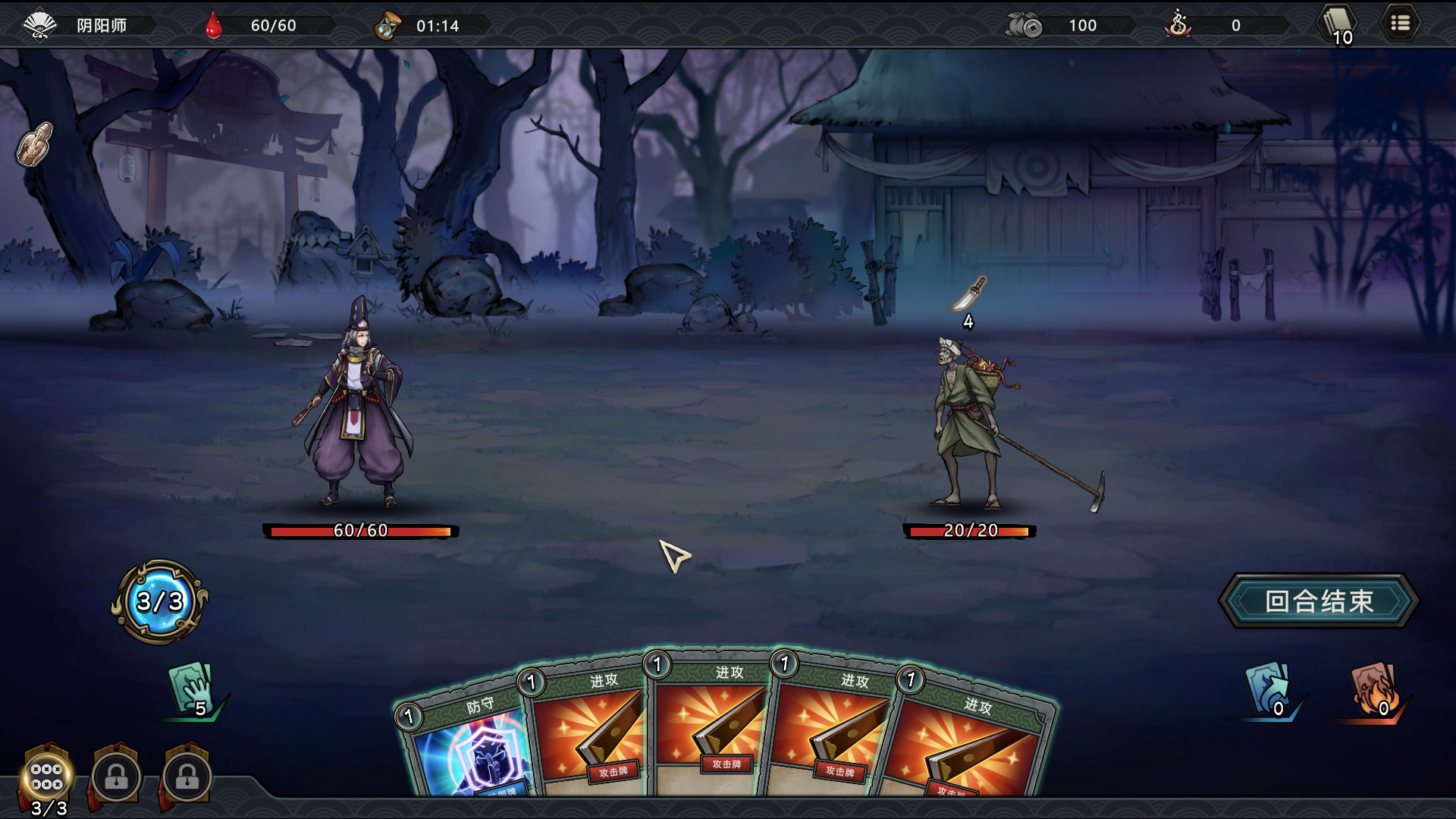Click the wooden figurine relic icon
The width and height of the screenshot is (1456, 819).
point(35,144)
